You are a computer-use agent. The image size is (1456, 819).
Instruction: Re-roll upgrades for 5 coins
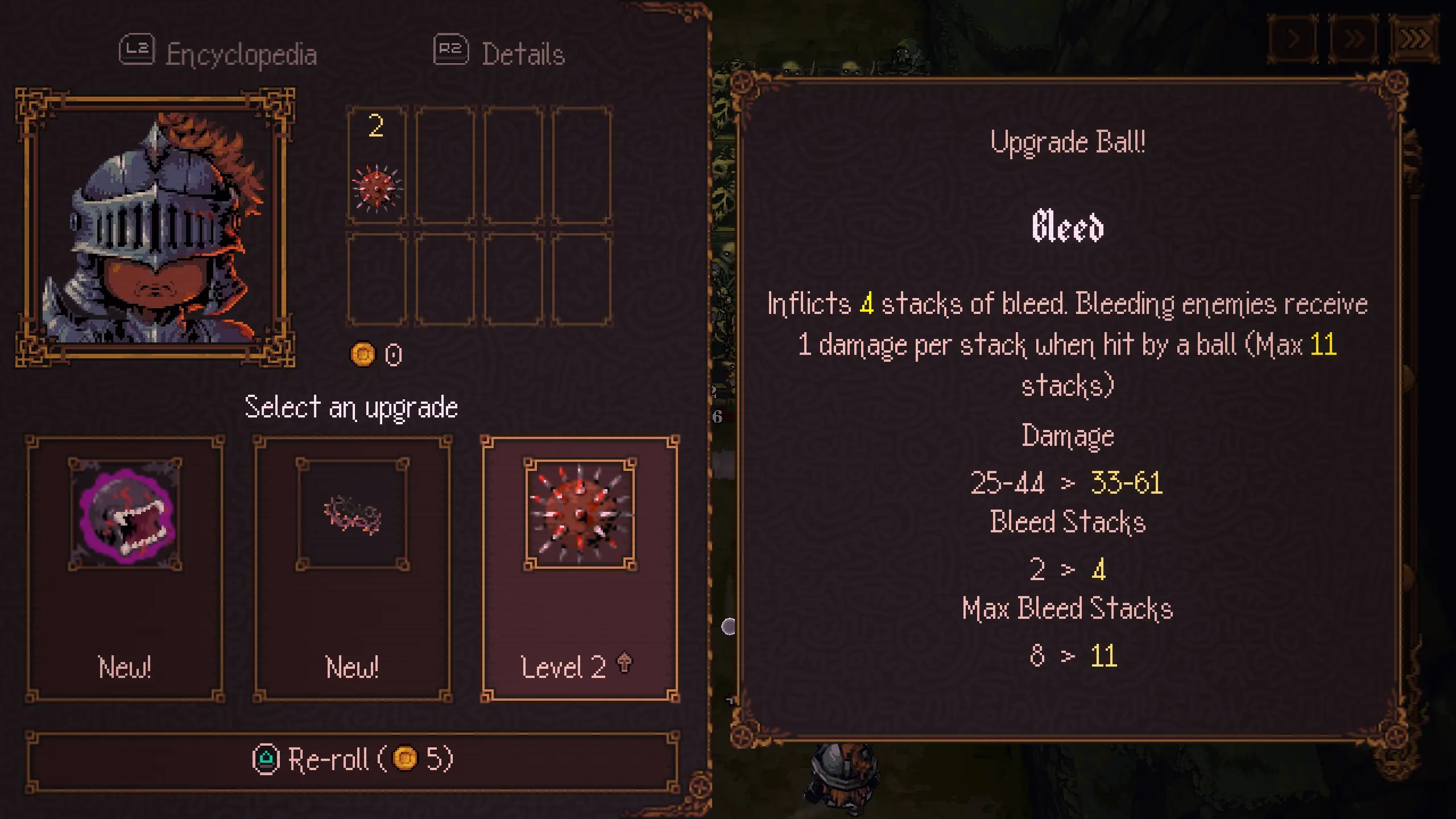[x=353, y=760]
